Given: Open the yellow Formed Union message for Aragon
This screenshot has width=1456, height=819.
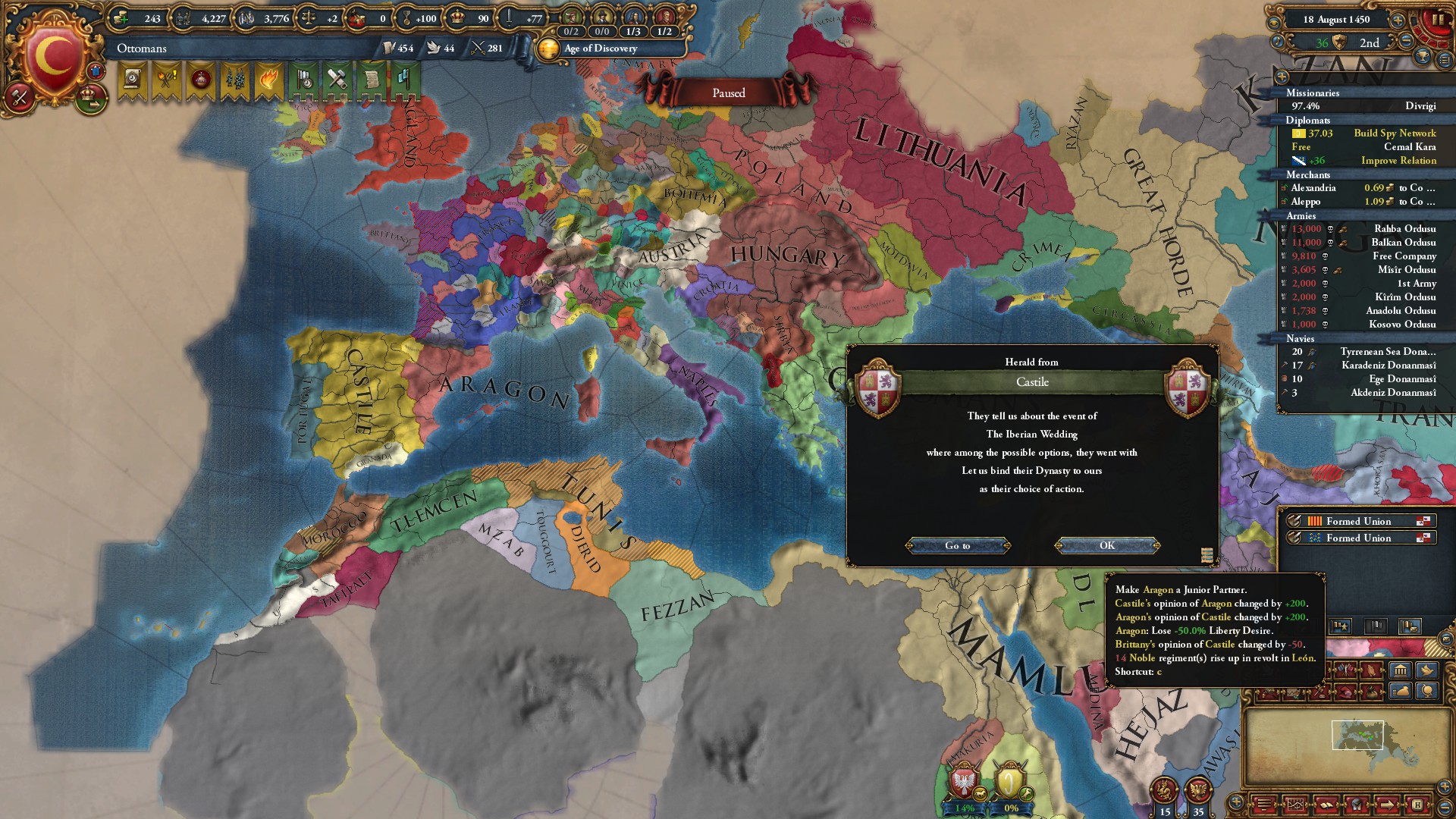Looking at the screenshot, I should click(x=1358, y=521).
